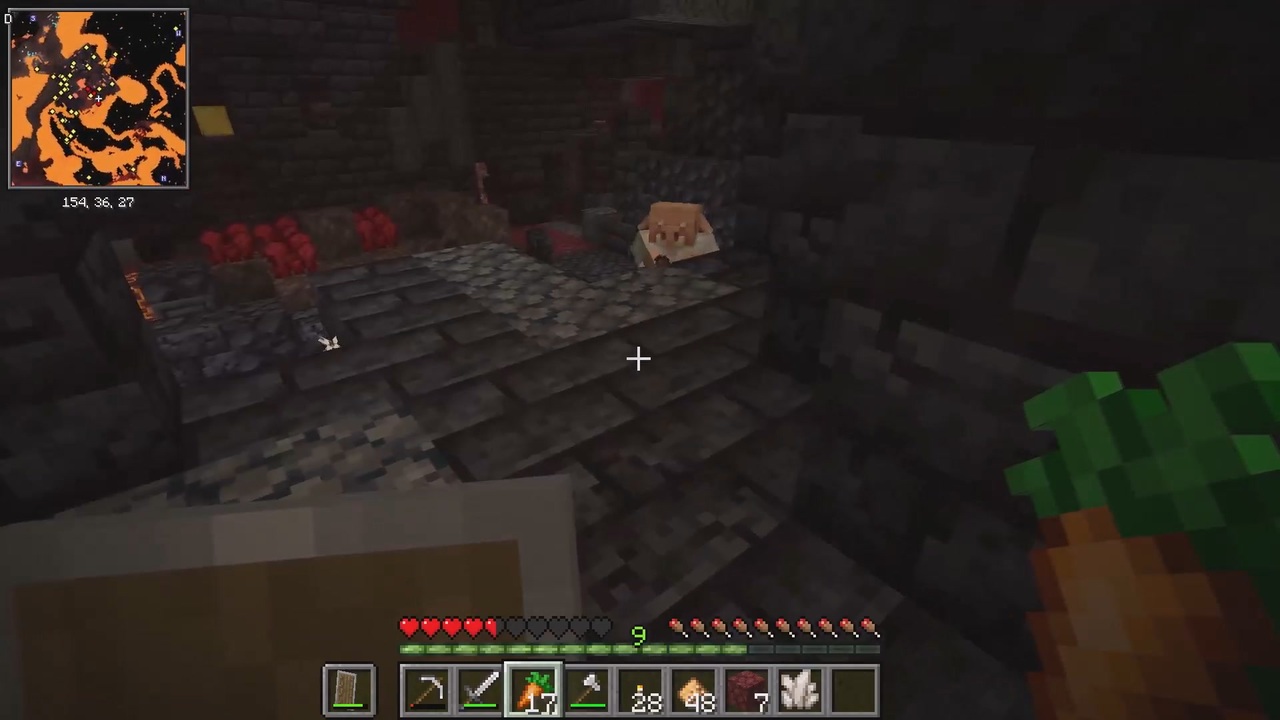
Task: Click the first red heart in the health bar
Action: point(409,628)
